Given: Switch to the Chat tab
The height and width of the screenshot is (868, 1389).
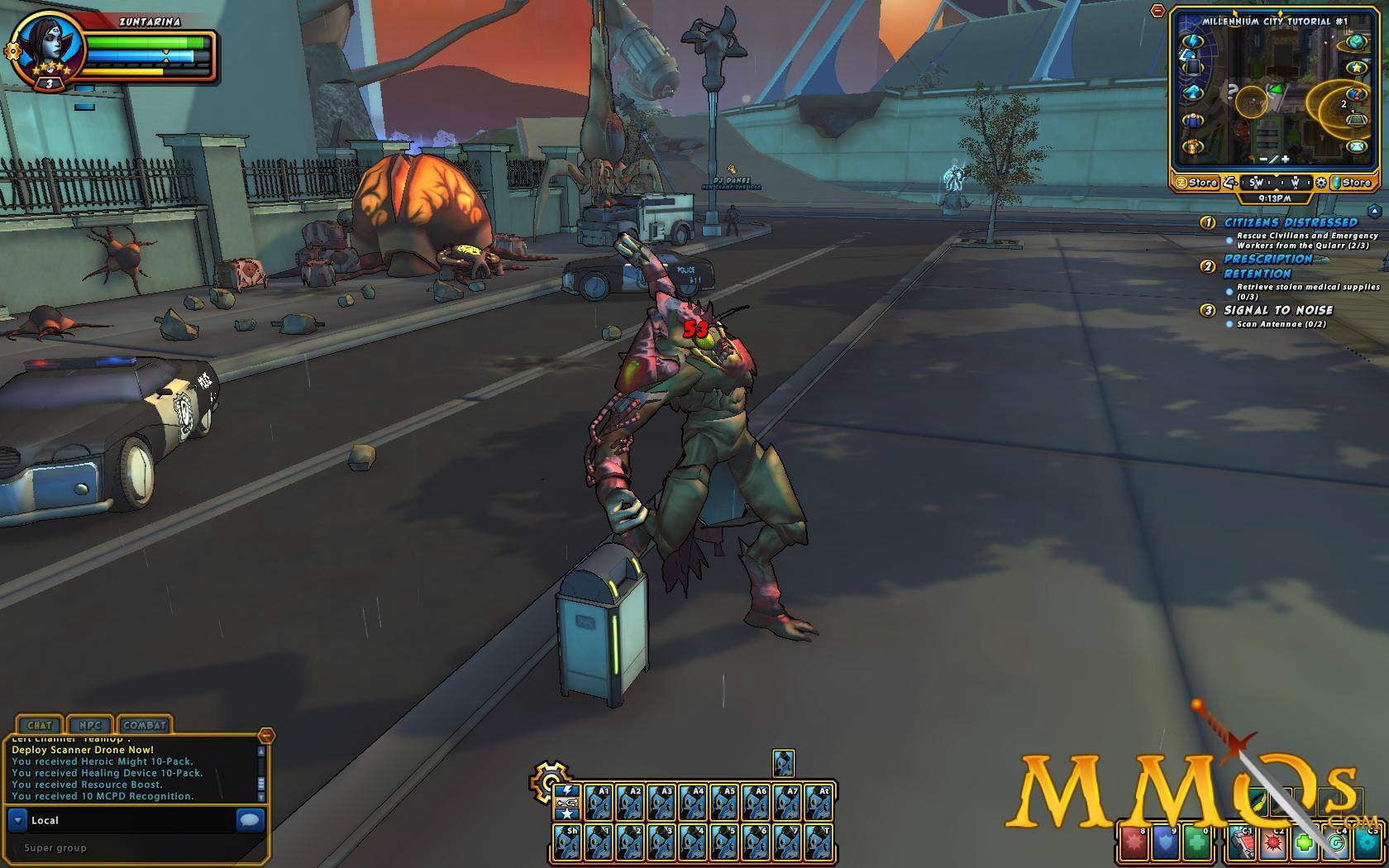Looking at the screenshot, I should tap(40, 725).
